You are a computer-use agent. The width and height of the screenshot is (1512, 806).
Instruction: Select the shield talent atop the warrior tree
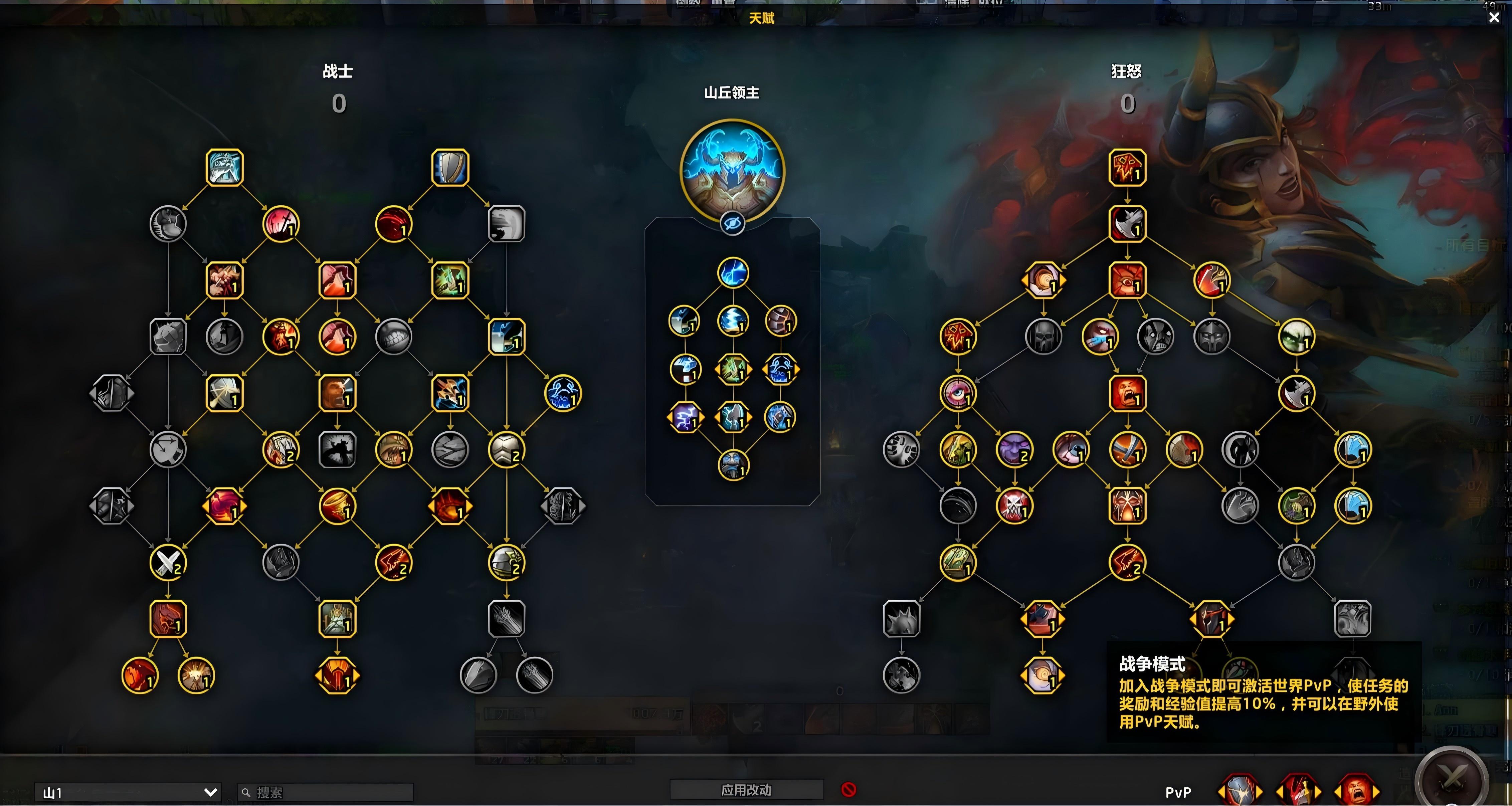450,168
